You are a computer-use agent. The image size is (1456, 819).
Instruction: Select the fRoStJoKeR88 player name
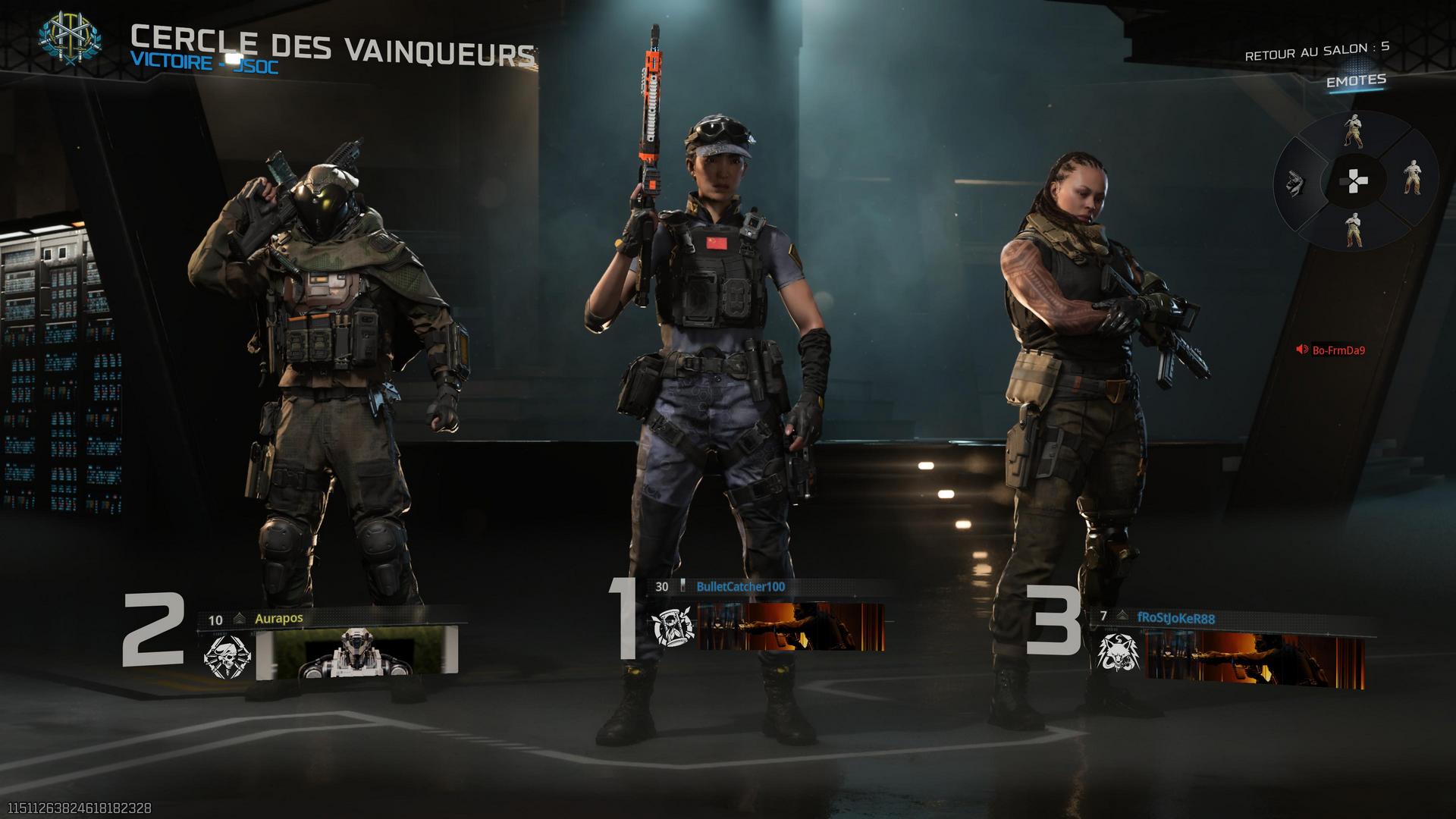1175,618
